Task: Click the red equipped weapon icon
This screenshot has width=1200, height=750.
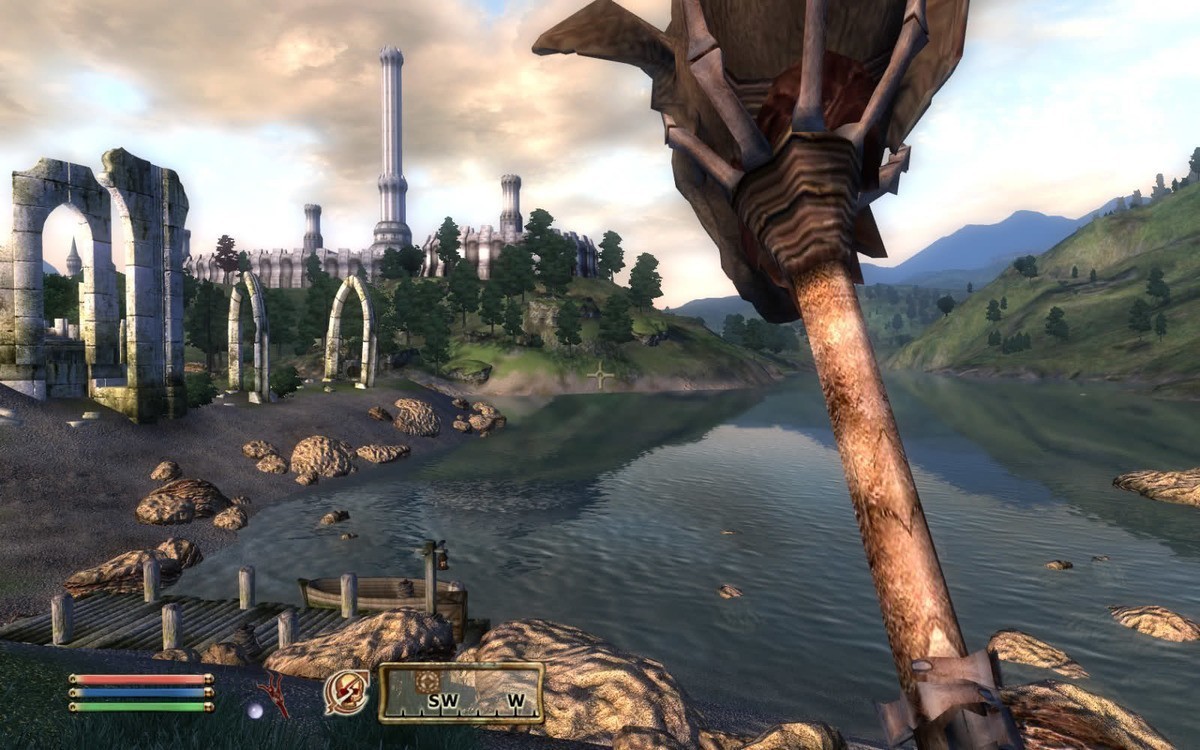Action: (273, 693)
